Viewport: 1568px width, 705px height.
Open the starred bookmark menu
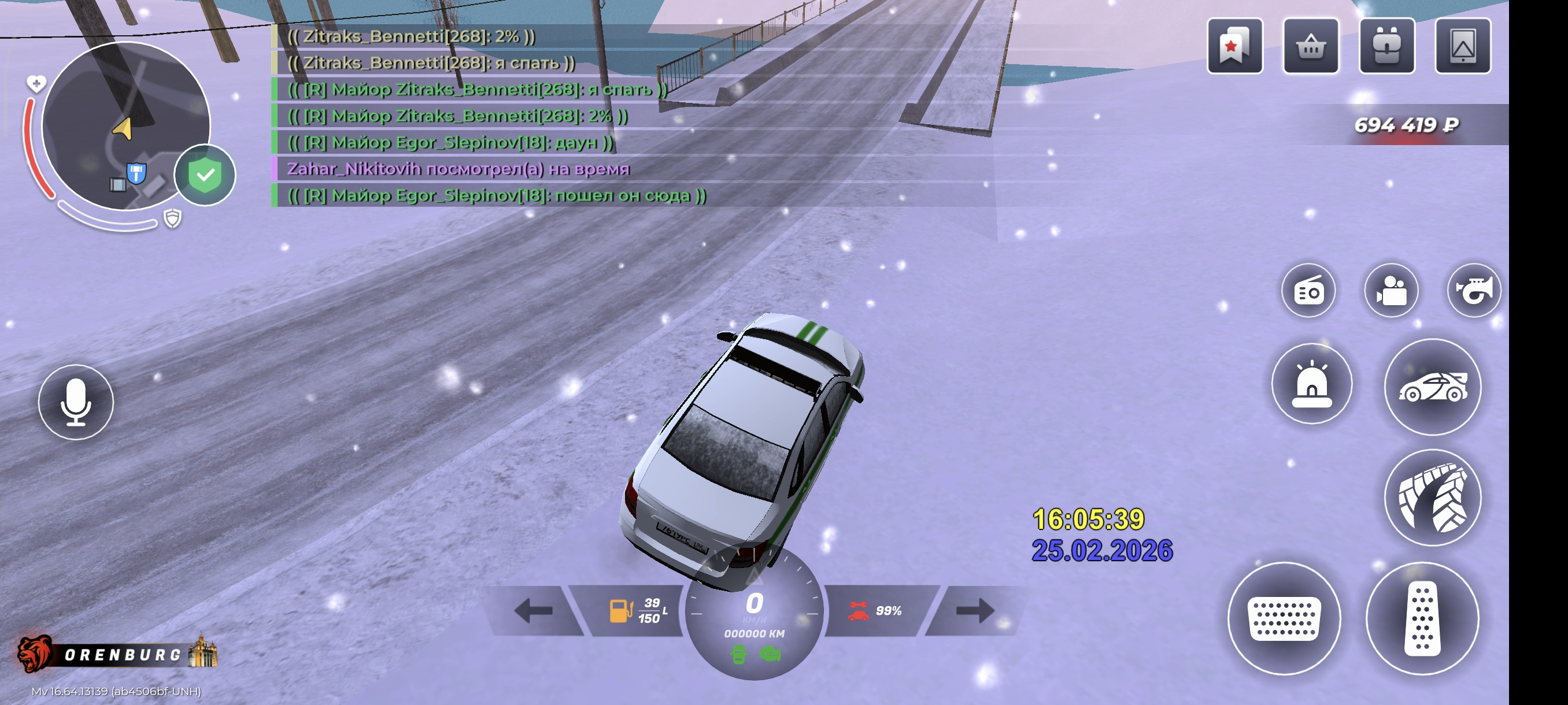[x=1234, y=46]
